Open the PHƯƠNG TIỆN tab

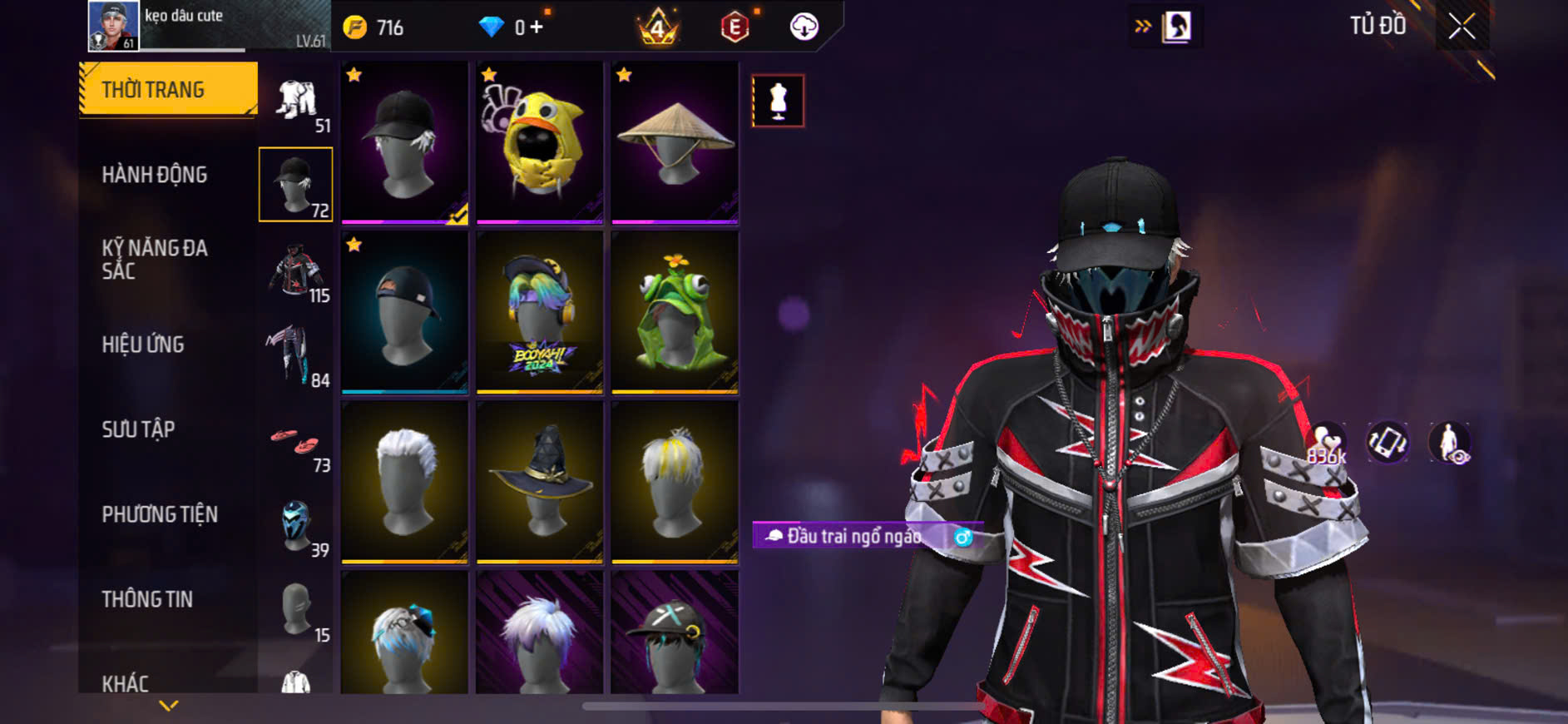(160, 514)
